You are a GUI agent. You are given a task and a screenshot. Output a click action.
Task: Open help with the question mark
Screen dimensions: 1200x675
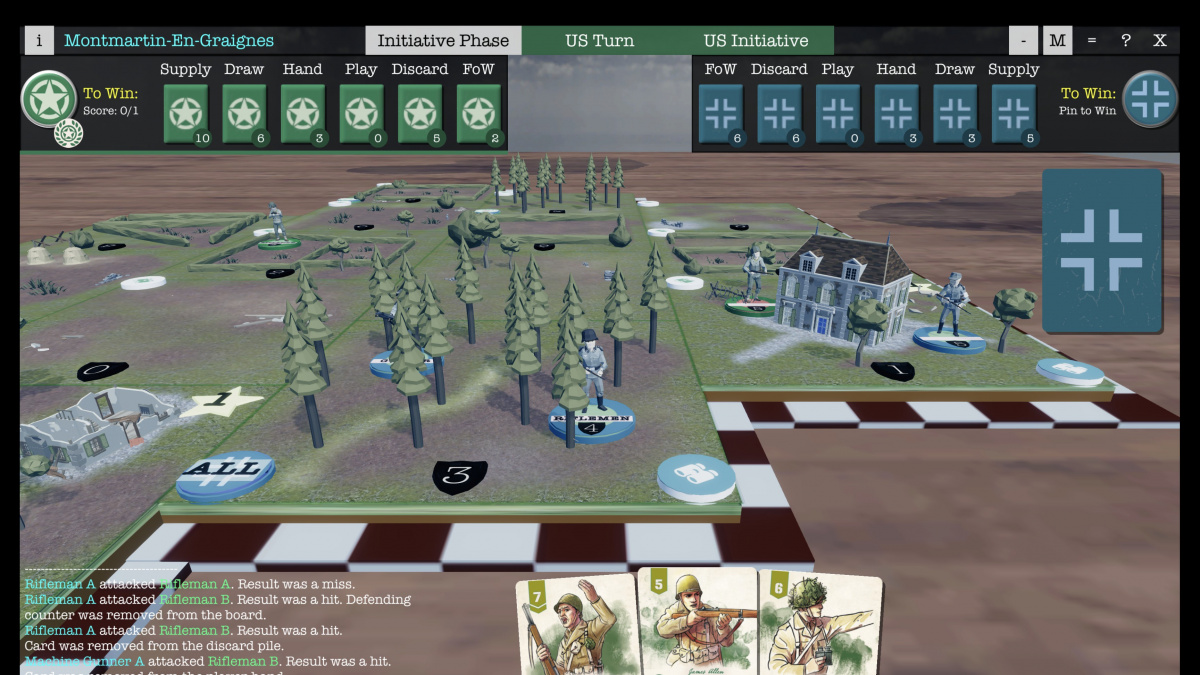[1126, 41]
